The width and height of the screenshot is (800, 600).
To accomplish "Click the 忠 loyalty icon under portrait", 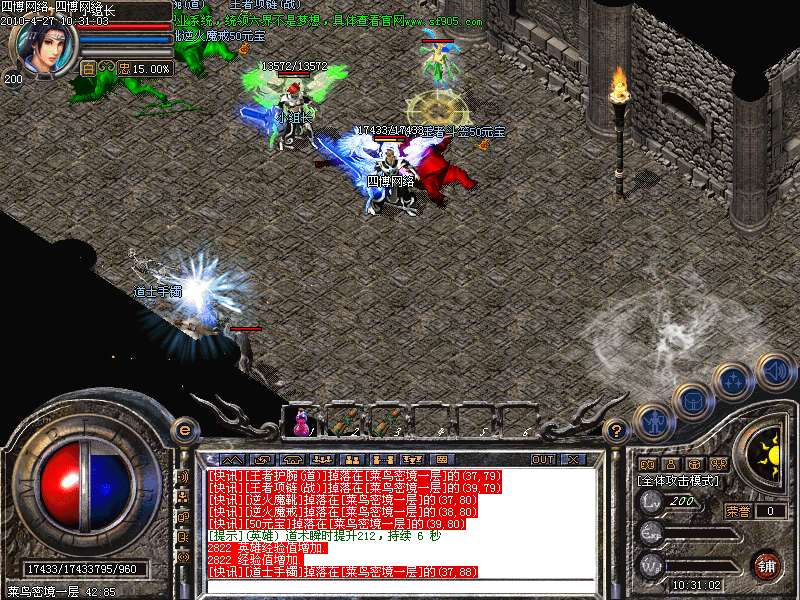I will point(124,68).
